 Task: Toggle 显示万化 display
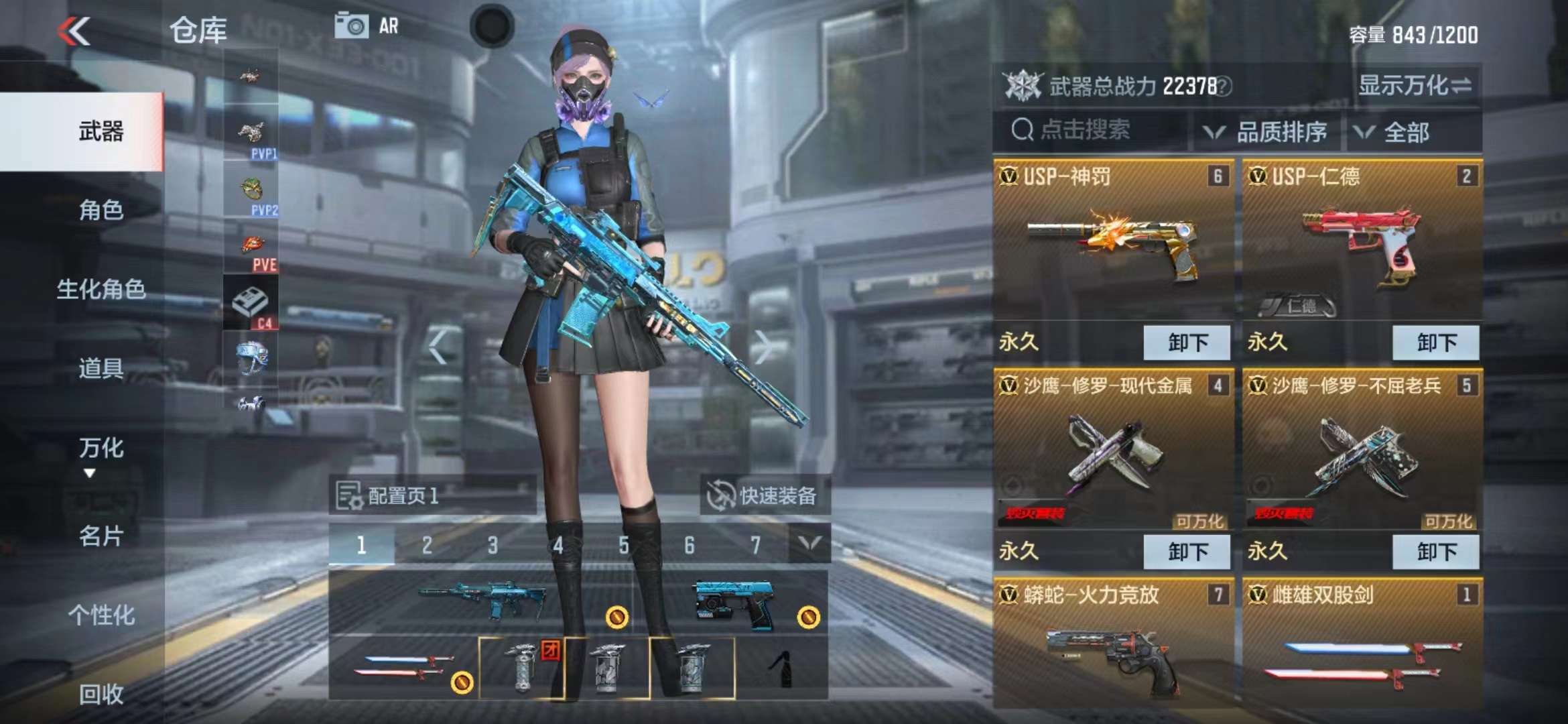coord(1414,85)
